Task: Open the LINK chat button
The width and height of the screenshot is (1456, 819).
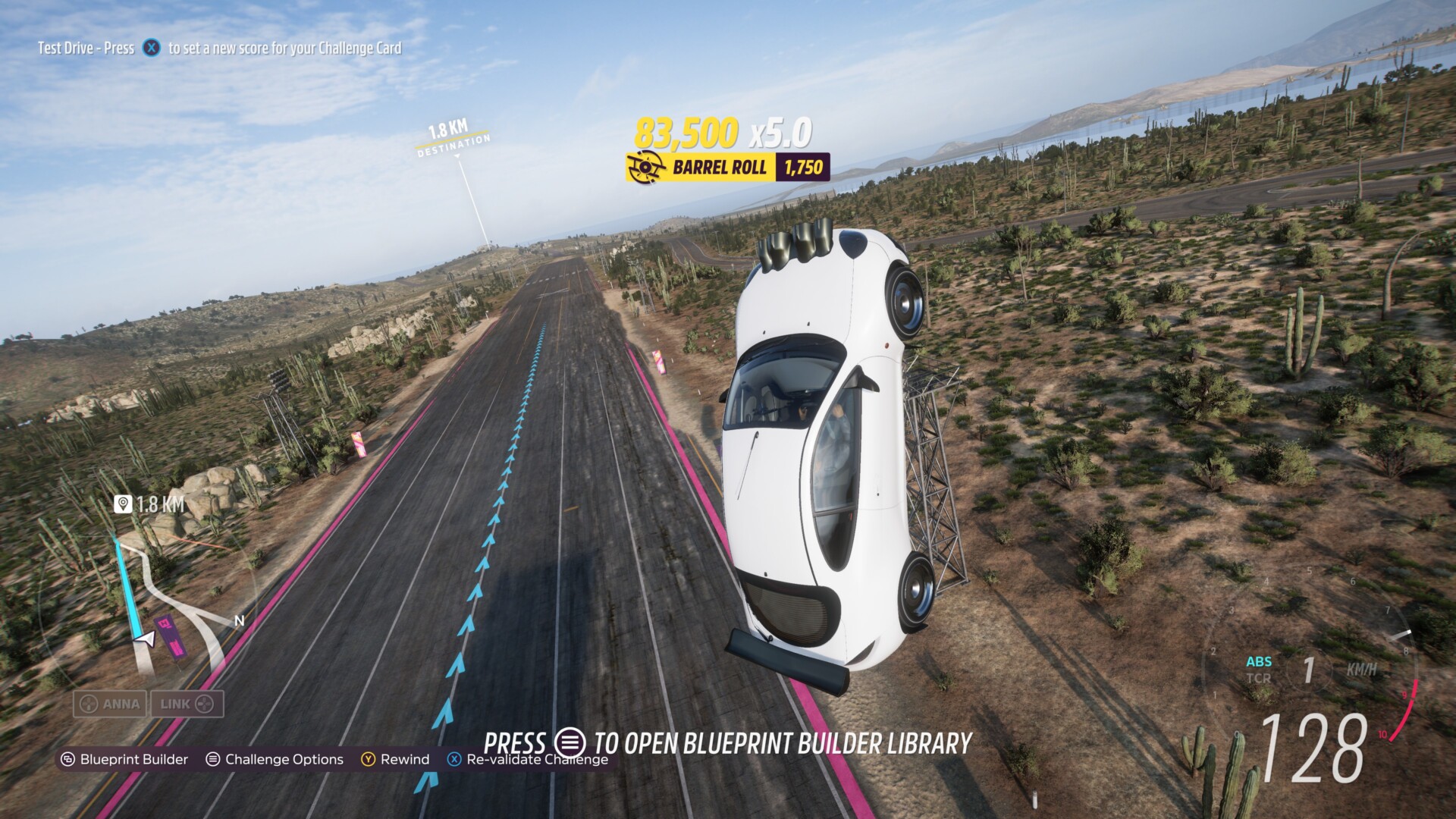Action: click(187, 704)
